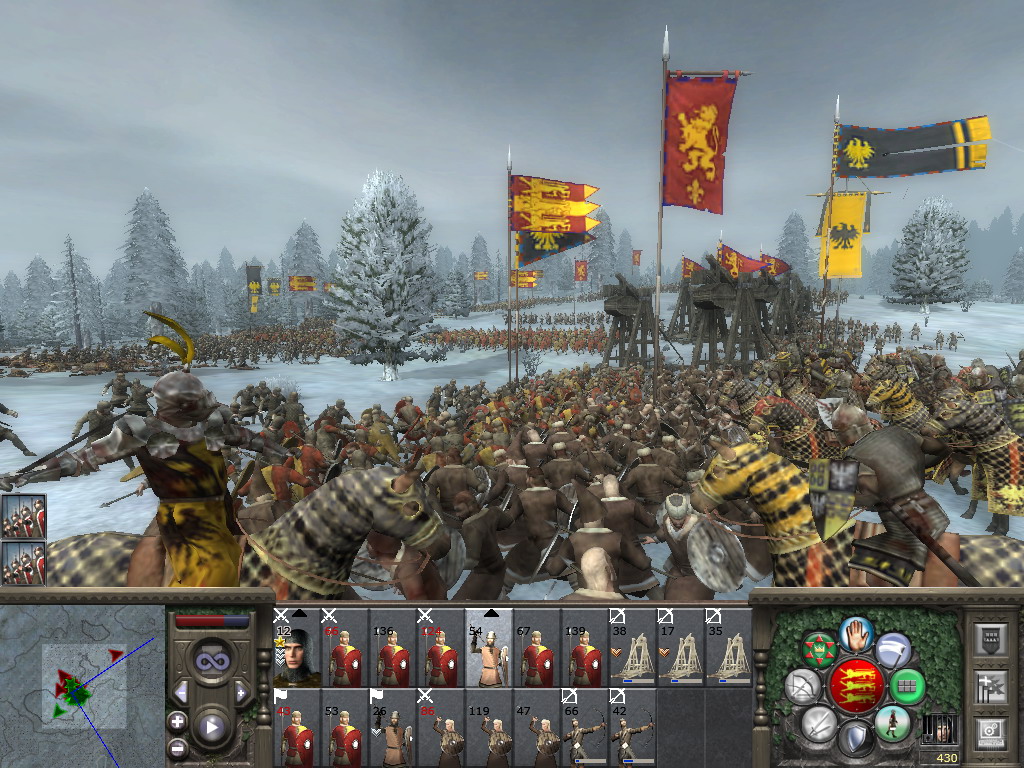
Task: Zoom out the minimap with minus button
Action: (177, 746)
